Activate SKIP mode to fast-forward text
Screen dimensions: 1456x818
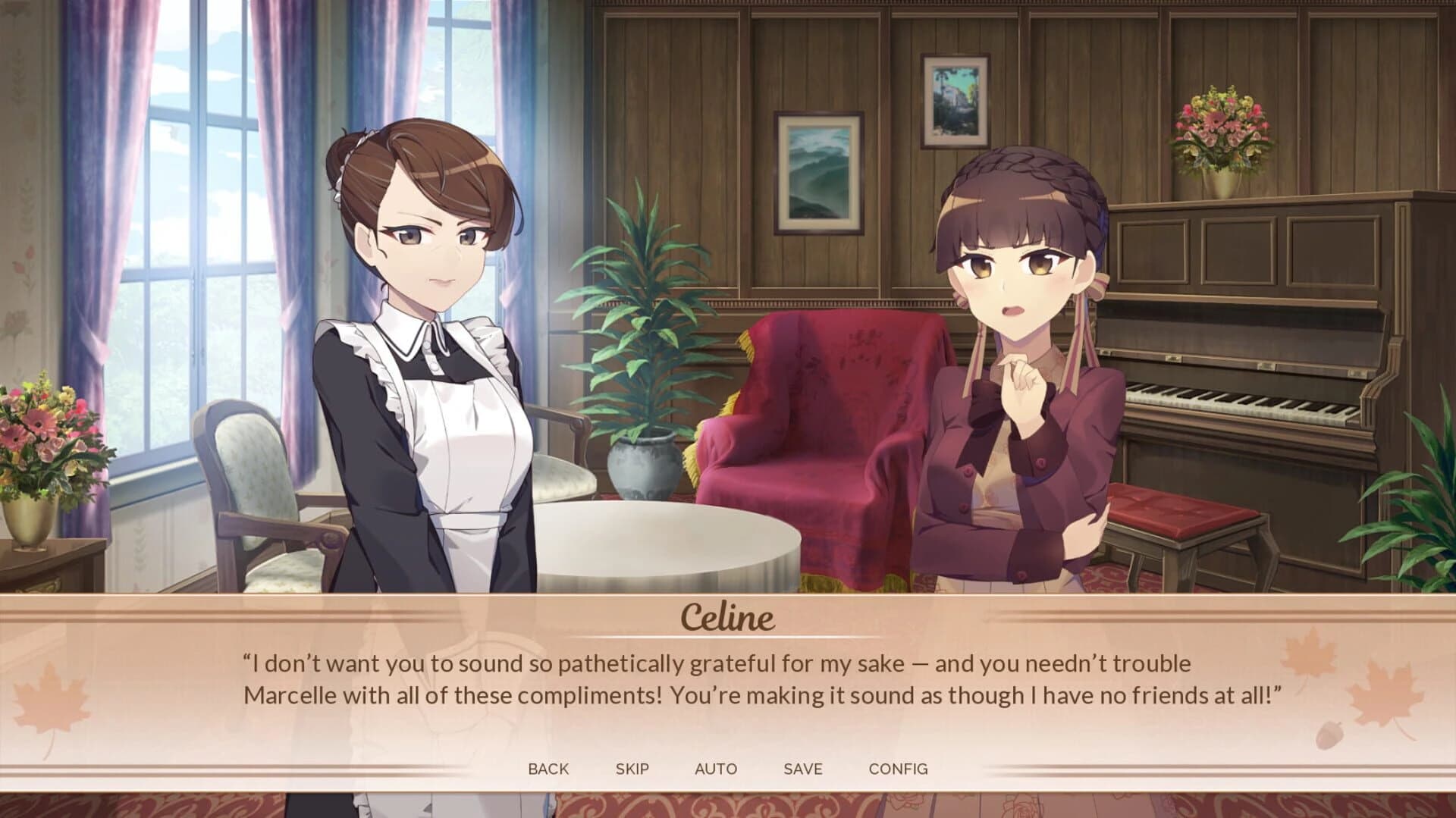pyautogui.click(x=632, y=768)
